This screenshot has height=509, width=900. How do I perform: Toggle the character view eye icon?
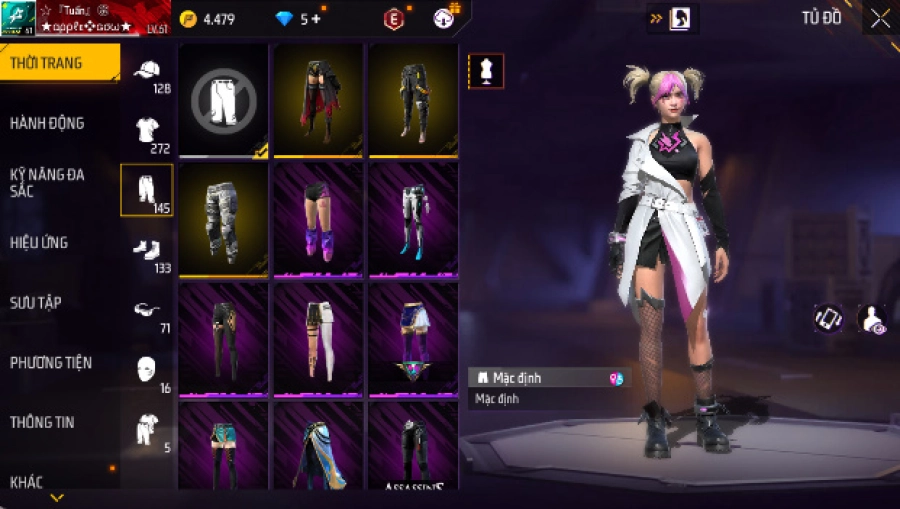pos(871,319)
